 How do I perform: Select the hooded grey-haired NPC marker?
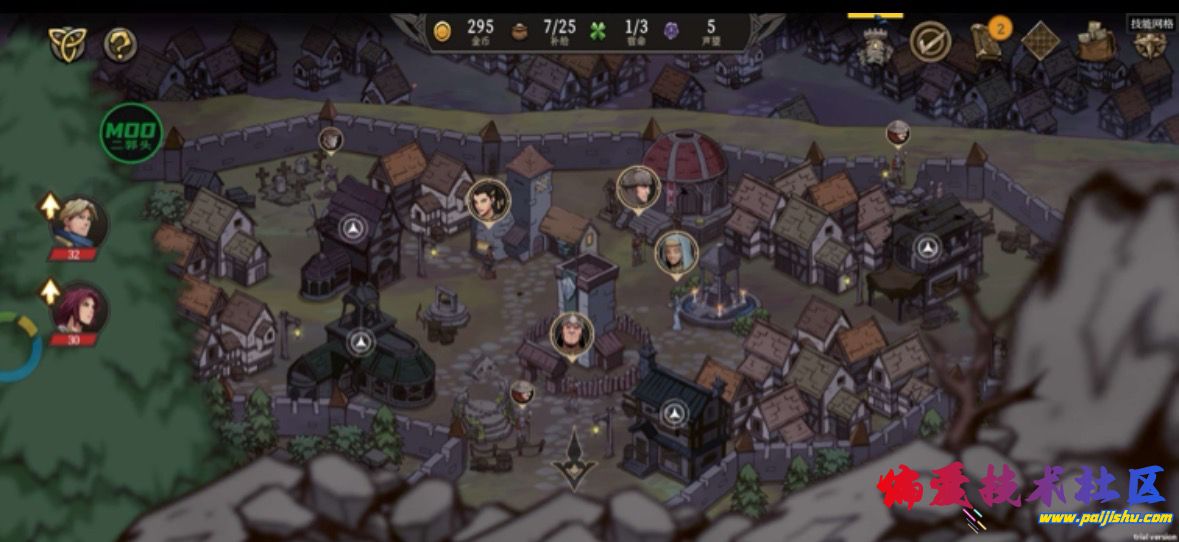pyautogui.click(x=676, y=252)
